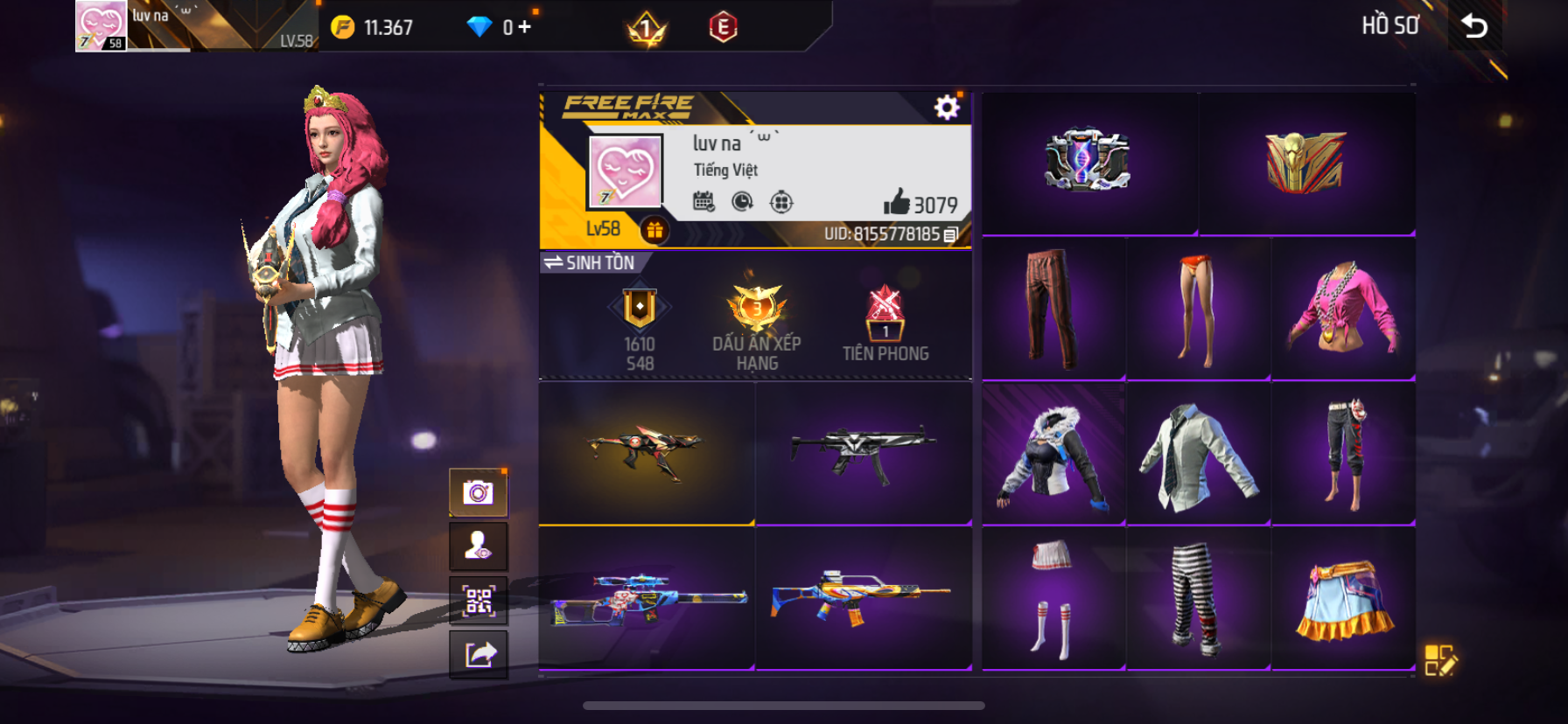Image resolution: width=1568 pixels, height=724 pixels.
Task: Copy the UID with the copy icon
Action: (x=951, y=234)
